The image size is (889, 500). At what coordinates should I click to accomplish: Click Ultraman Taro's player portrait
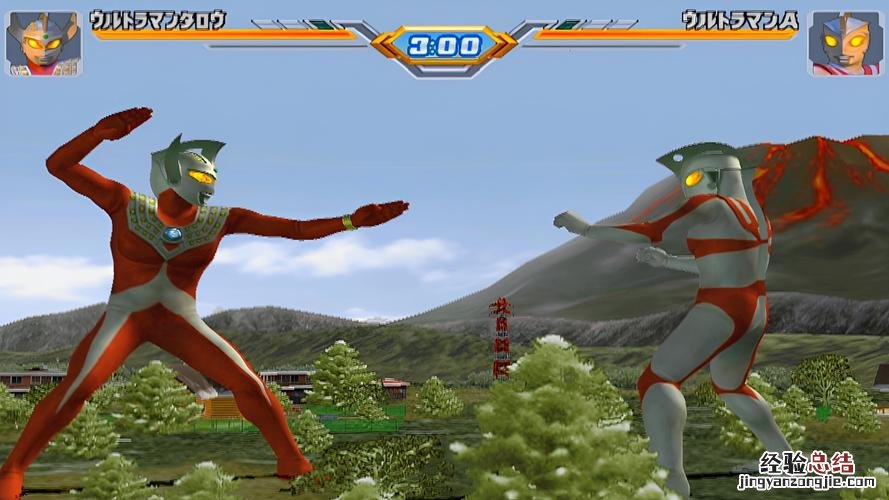[x=44, y=43]
